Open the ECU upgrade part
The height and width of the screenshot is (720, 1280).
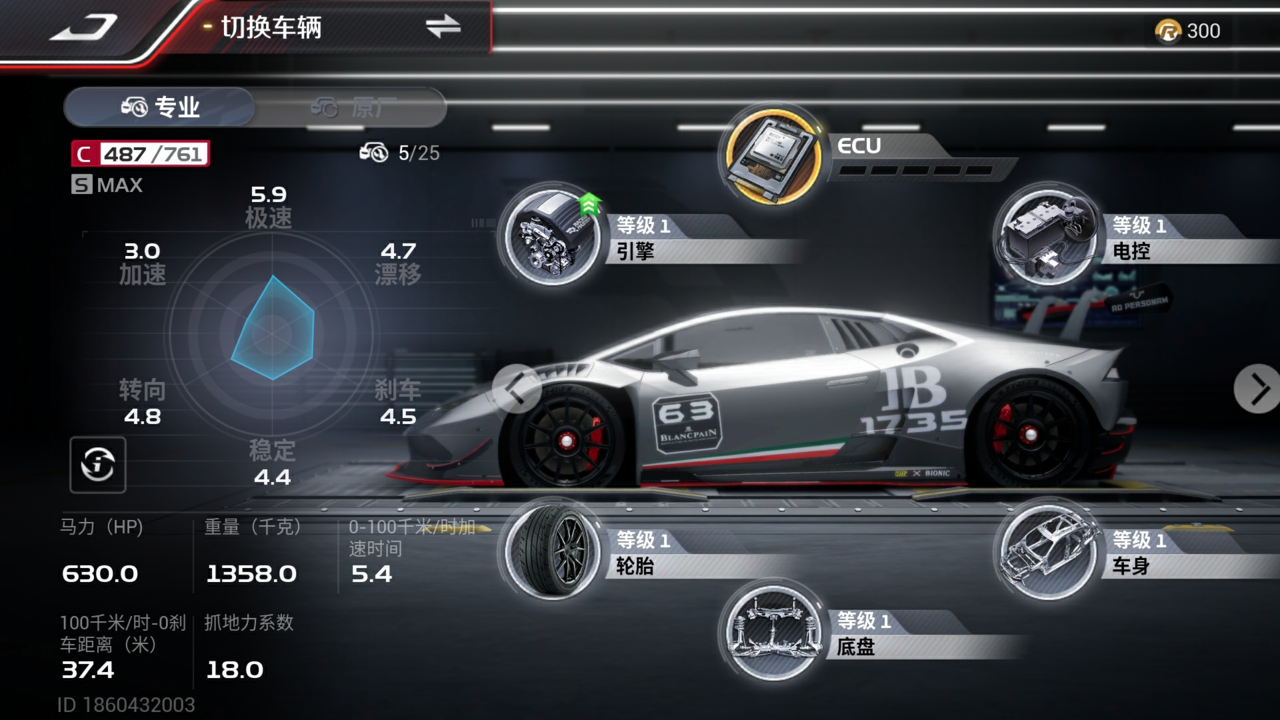(x=770, y=155)
